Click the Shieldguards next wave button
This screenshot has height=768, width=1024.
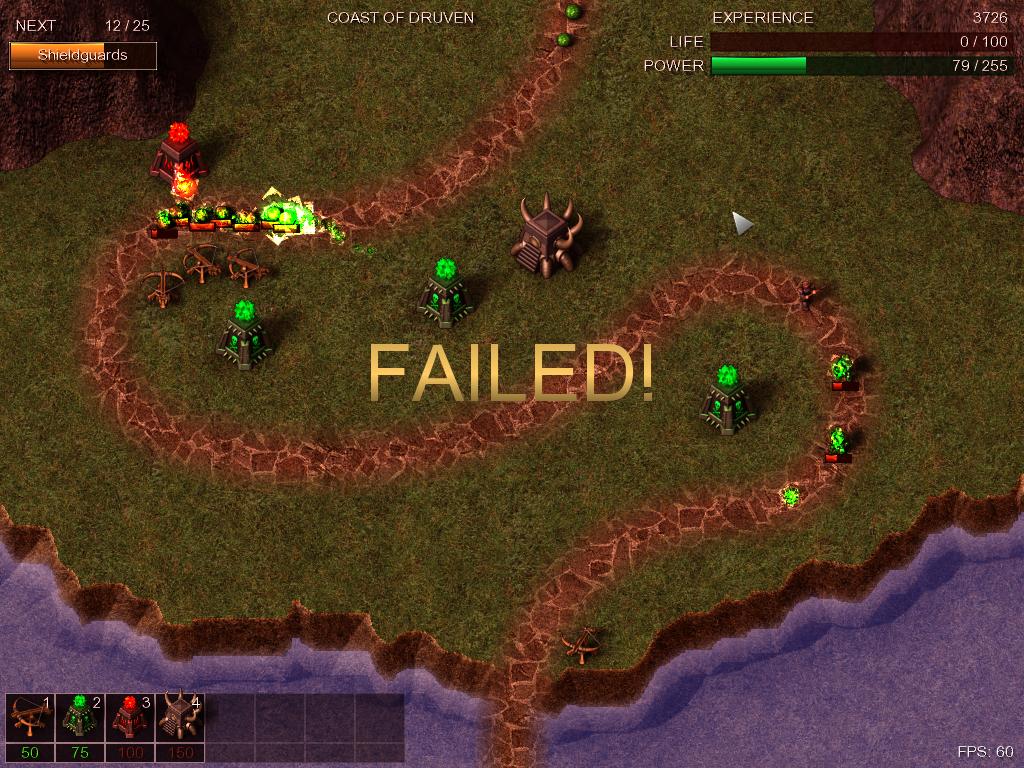(x=83, y=56)
